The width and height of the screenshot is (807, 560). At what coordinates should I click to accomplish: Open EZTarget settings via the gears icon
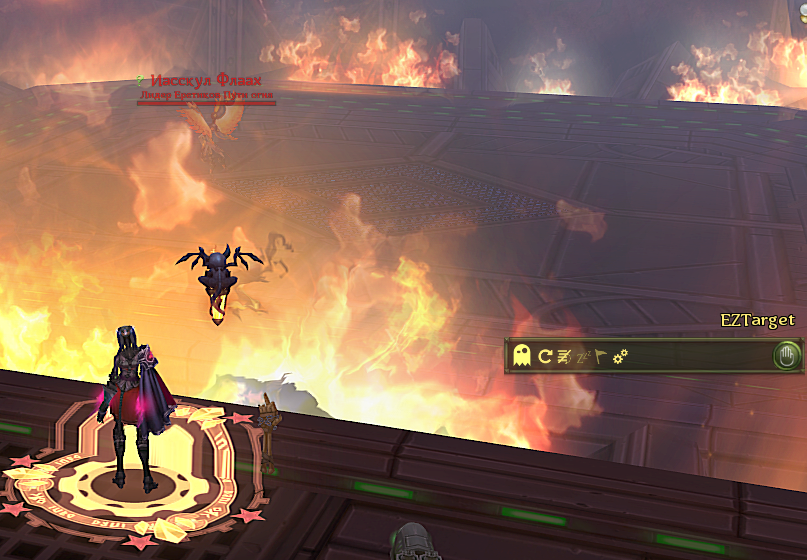click(620, 355)
